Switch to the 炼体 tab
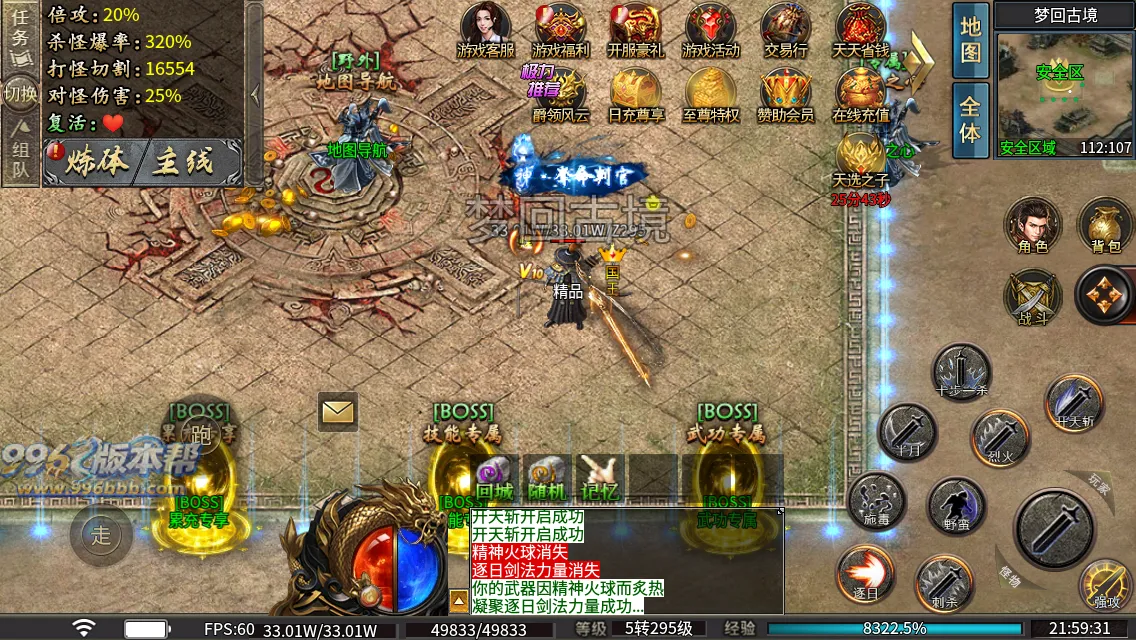This screenshot has width=1136, height=640. coord(97,162)
